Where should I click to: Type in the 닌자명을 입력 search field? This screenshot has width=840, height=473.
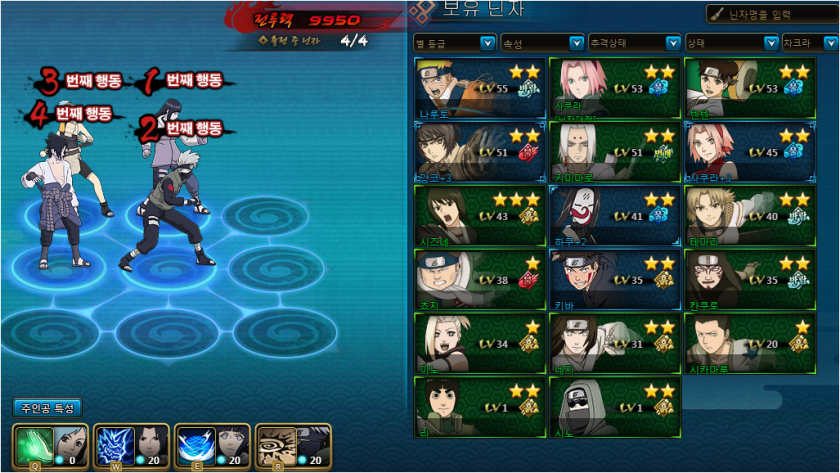coord(777,13)
